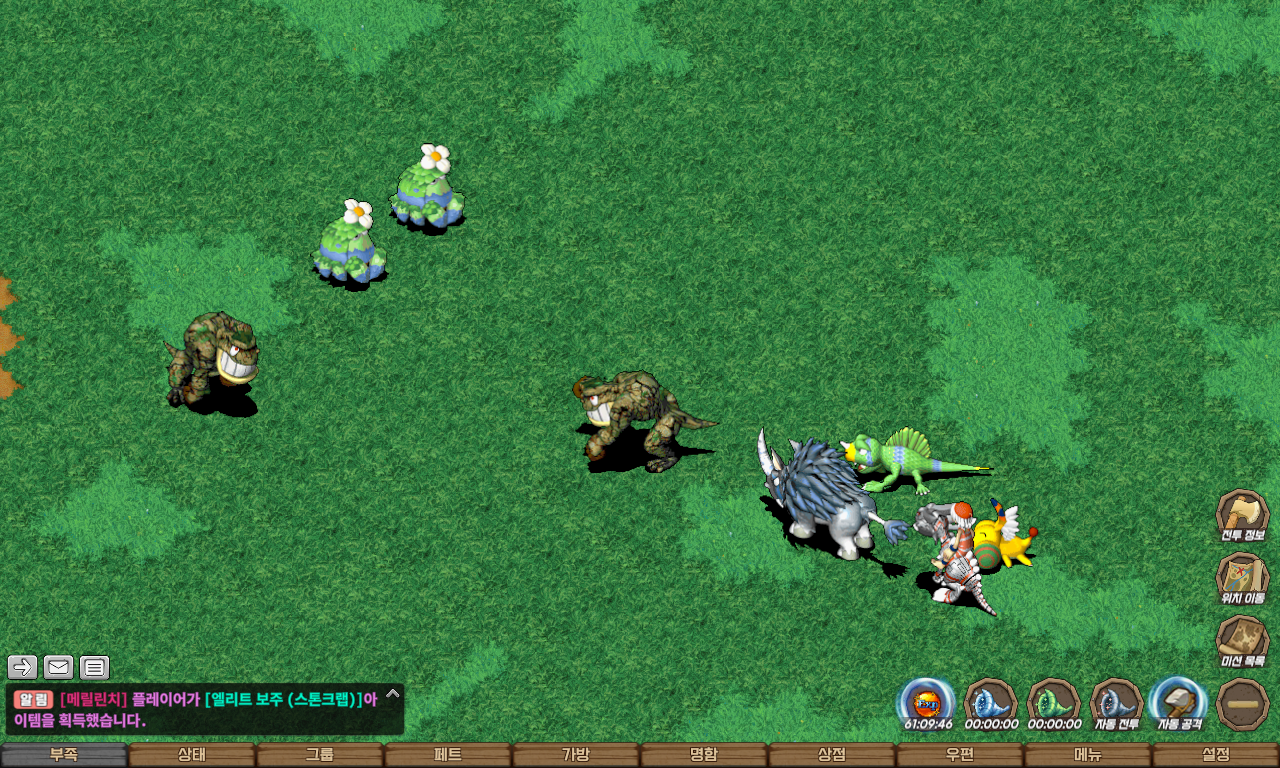Open the 그룹 (Group) menu
The image size is (1280, 768).
click(x=320, y=755)
